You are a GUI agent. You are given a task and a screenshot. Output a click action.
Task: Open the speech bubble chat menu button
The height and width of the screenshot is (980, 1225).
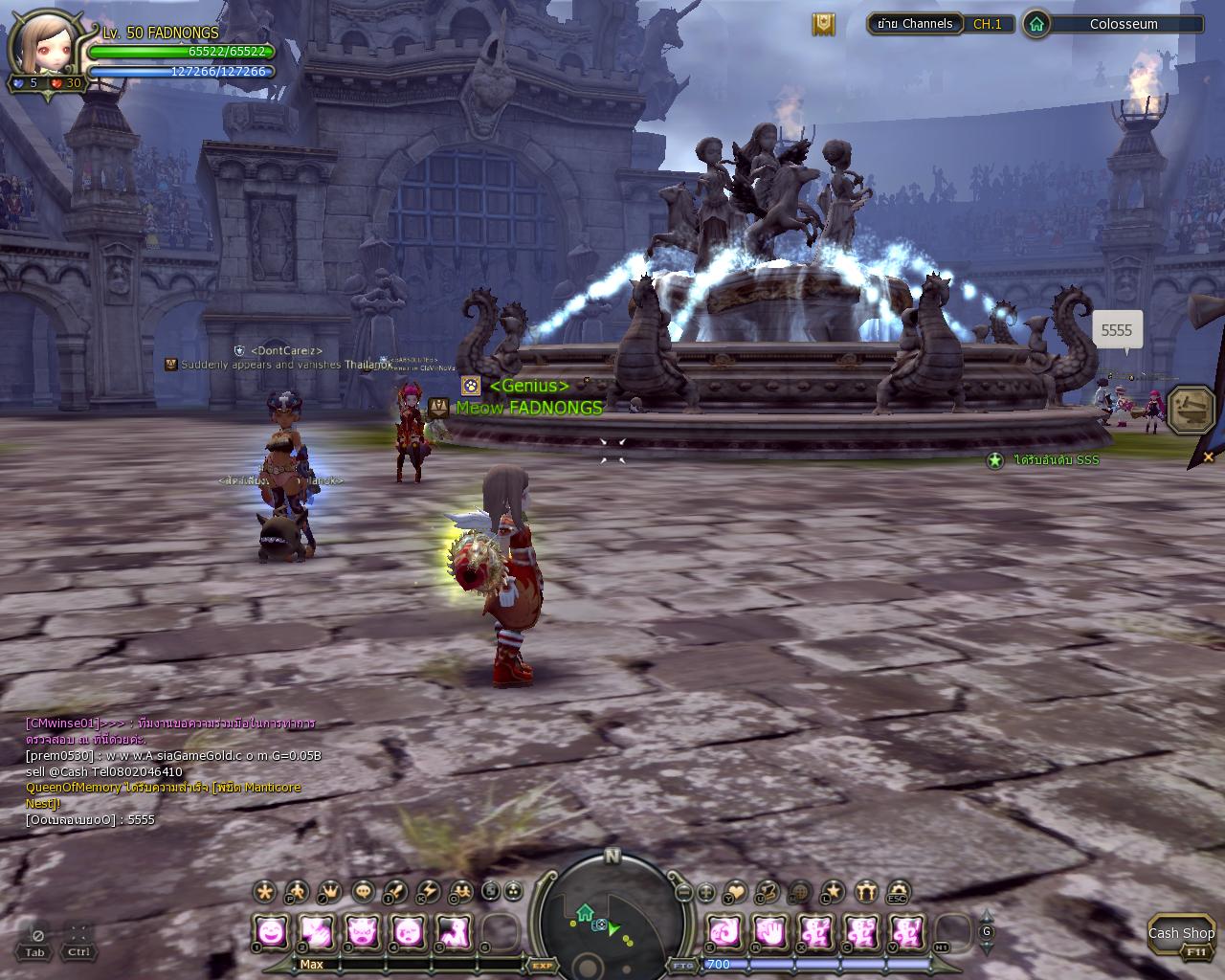364,892
